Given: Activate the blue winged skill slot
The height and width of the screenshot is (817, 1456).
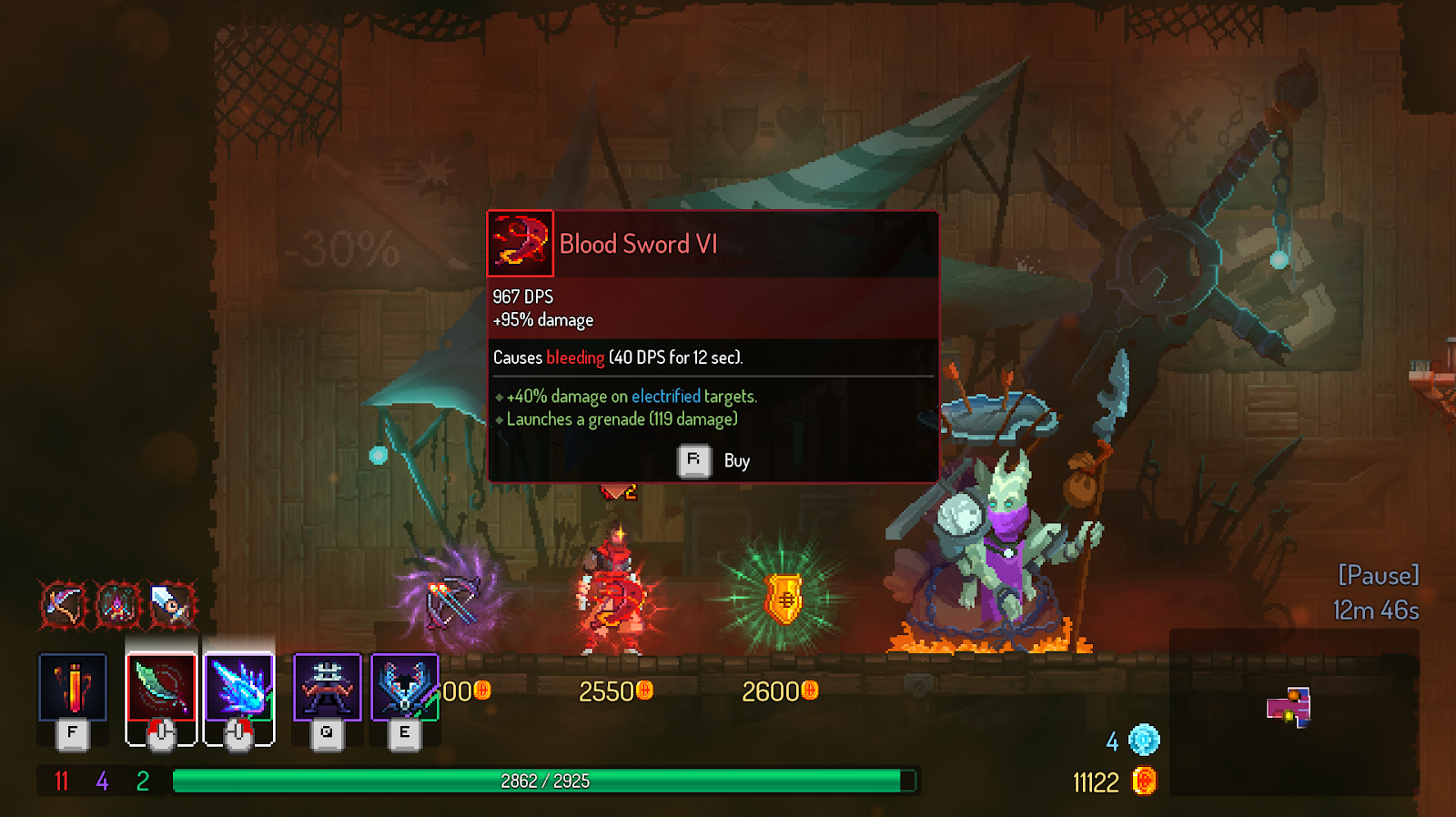Looking at the screenshot, I should [405, 687].
